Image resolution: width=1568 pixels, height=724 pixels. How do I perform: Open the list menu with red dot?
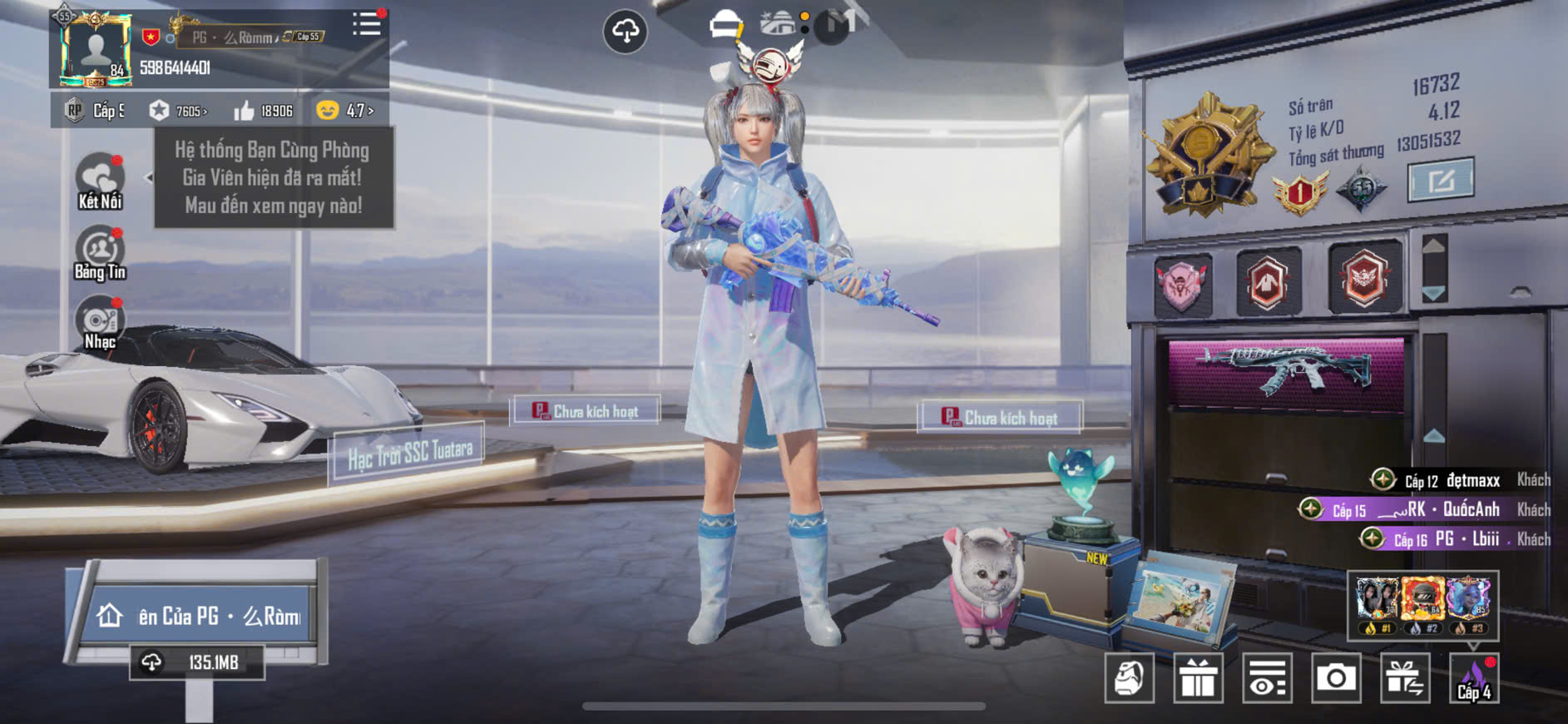[366, 23]
